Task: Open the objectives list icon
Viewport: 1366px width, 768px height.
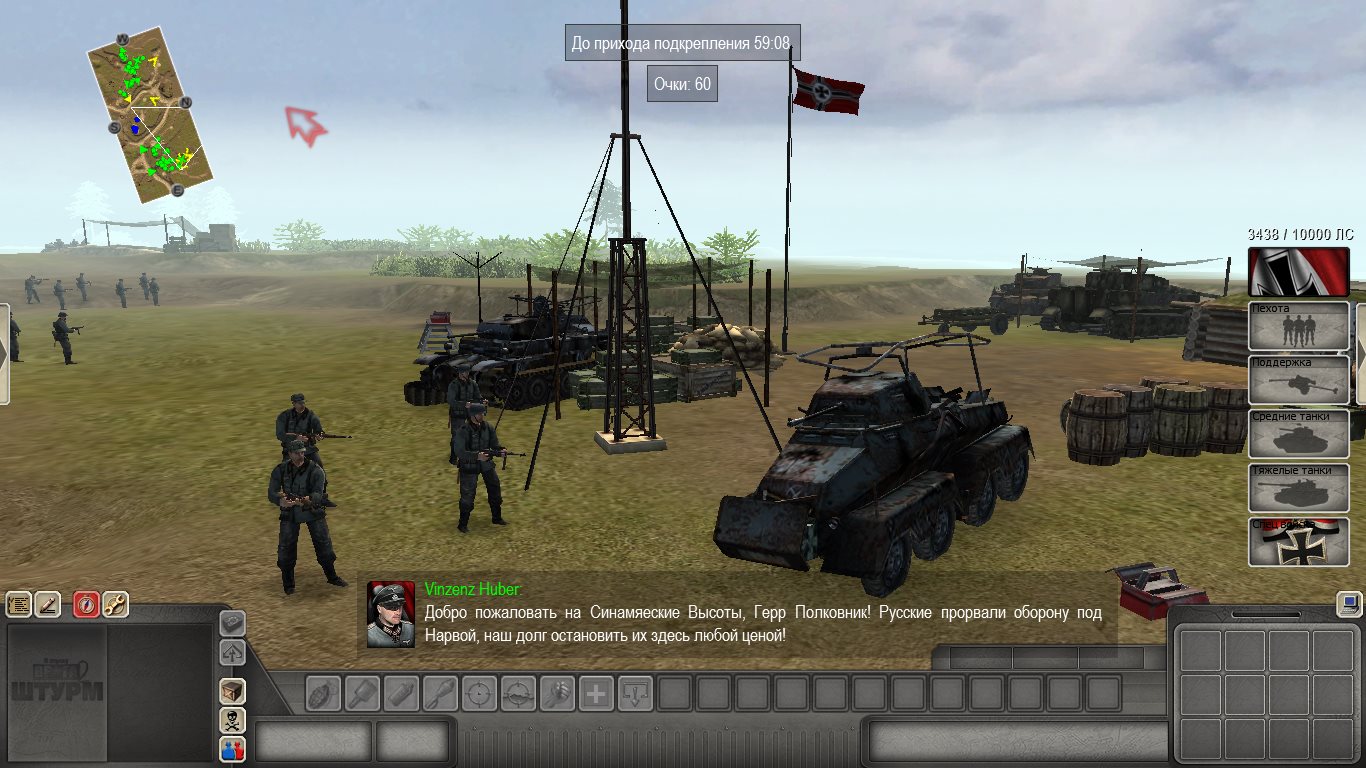Action: [x=19, y=604]
